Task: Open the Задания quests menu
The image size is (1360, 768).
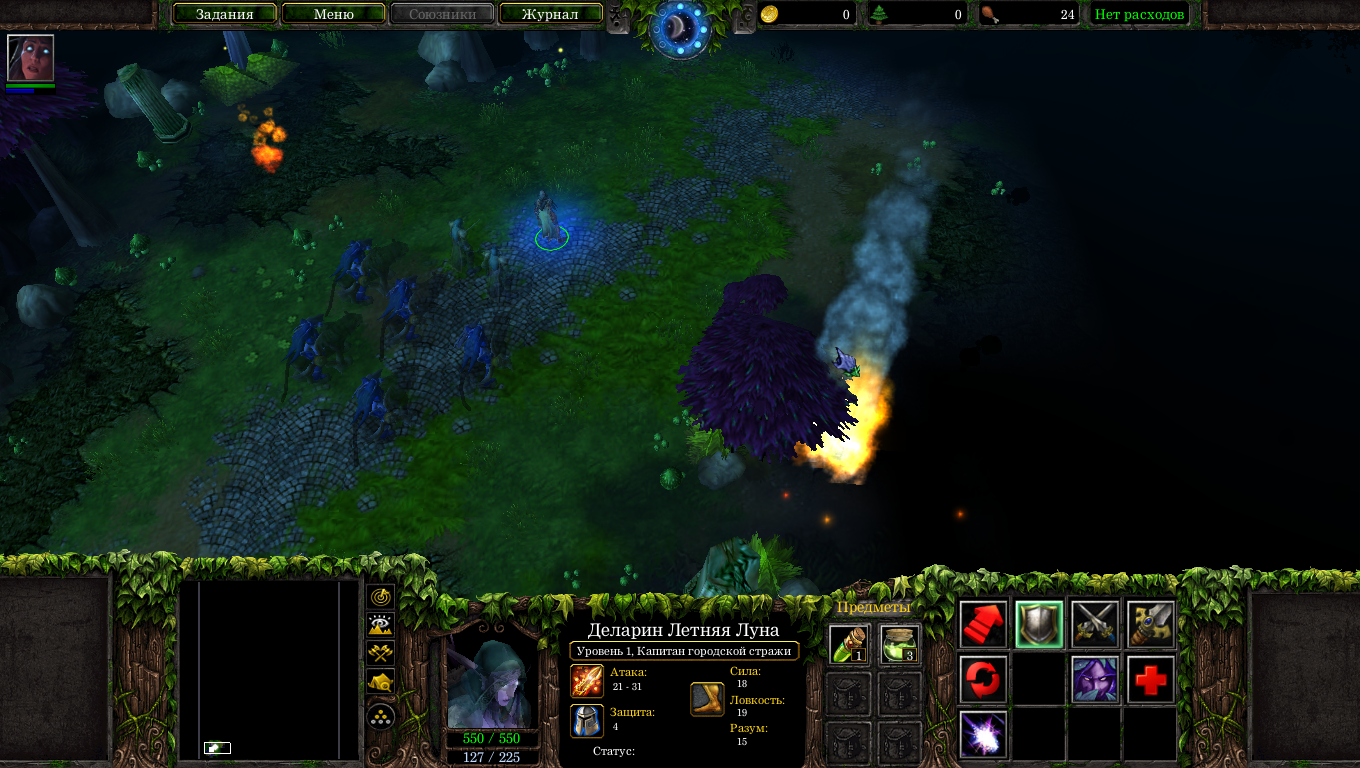Action: [224, 14]
